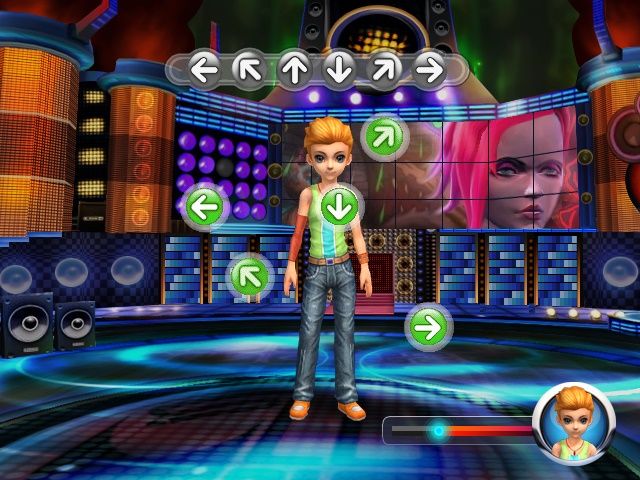Hit the green right arrow bubble

(428, 326)
